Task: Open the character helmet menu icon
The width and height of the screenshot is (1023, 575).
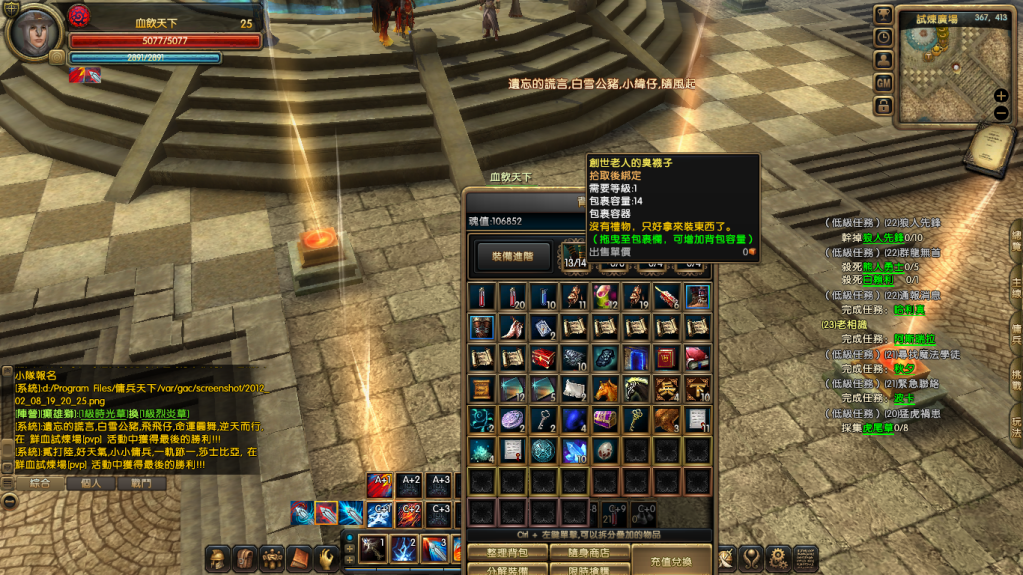Action: (x=217, y=558)
